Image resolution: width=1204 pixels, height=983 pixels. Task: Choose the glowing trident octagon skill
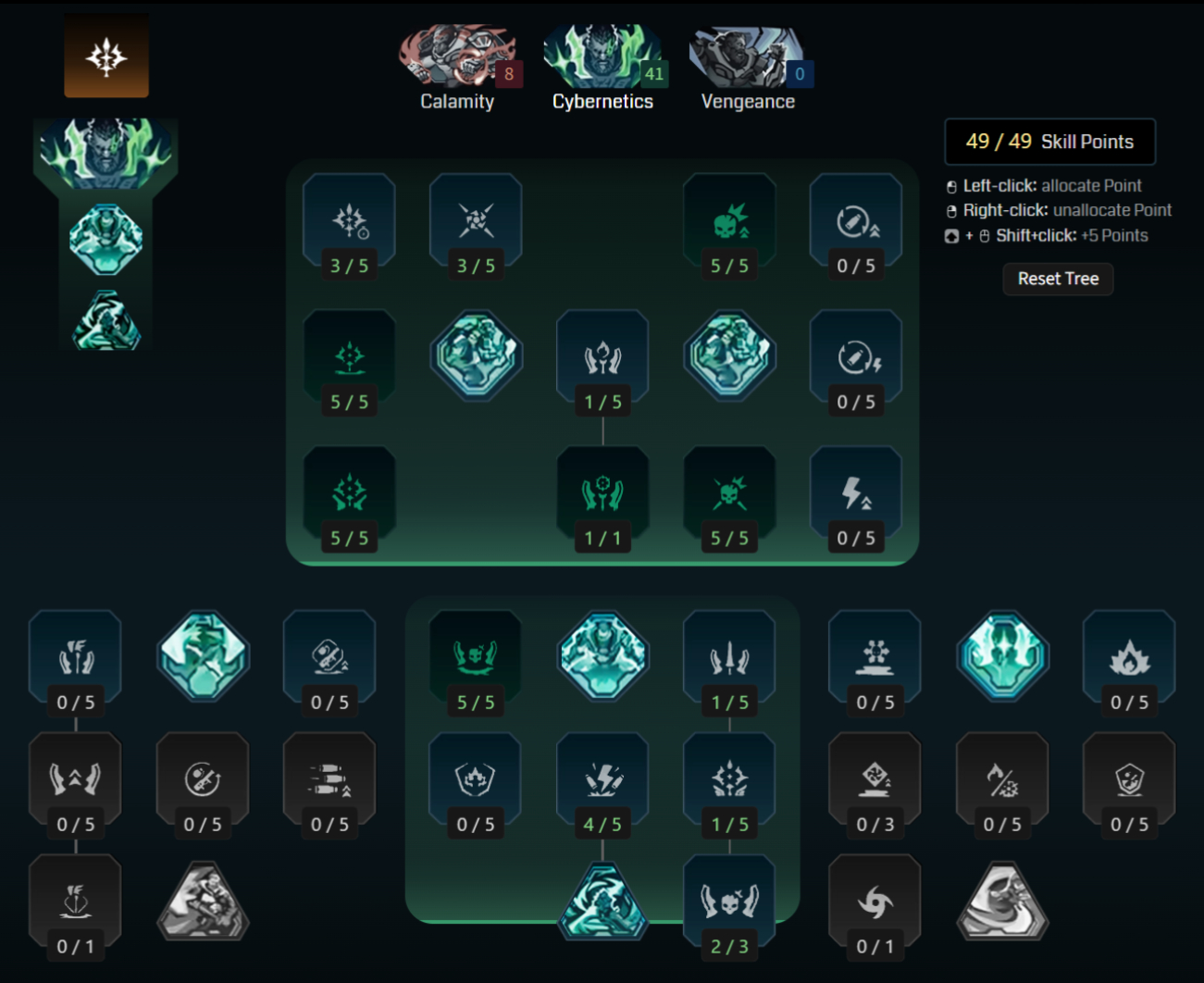pos(1002,655)
